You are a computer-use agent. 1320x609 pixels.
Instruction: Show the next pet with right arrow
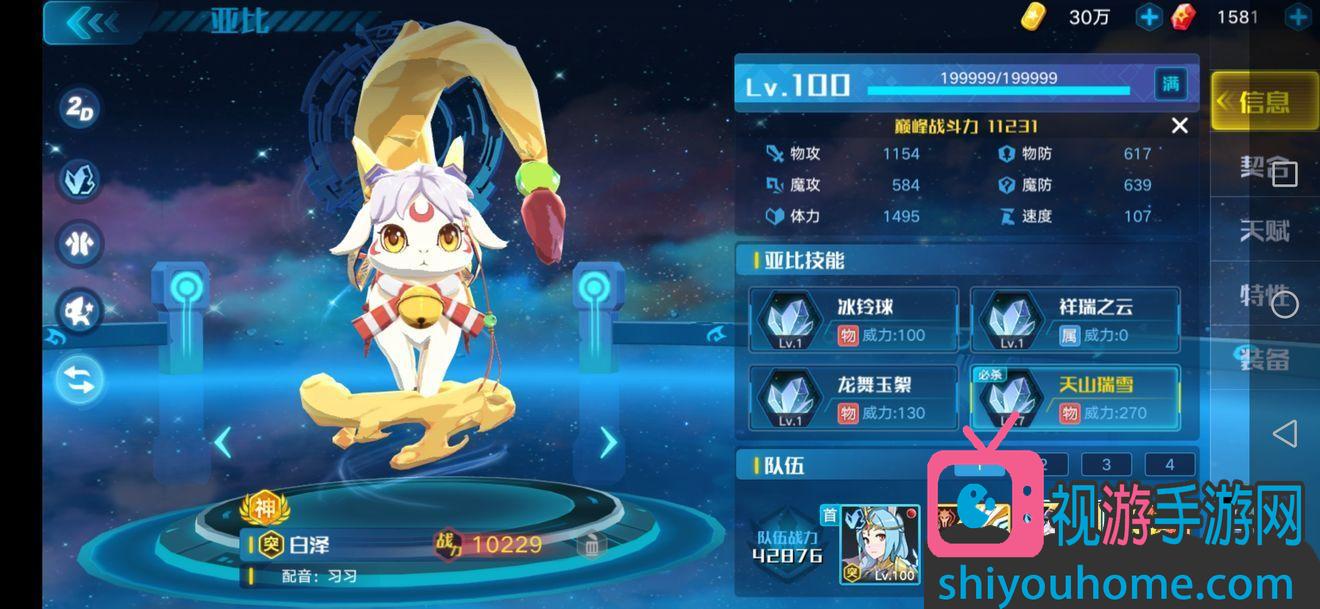(608, 441)
